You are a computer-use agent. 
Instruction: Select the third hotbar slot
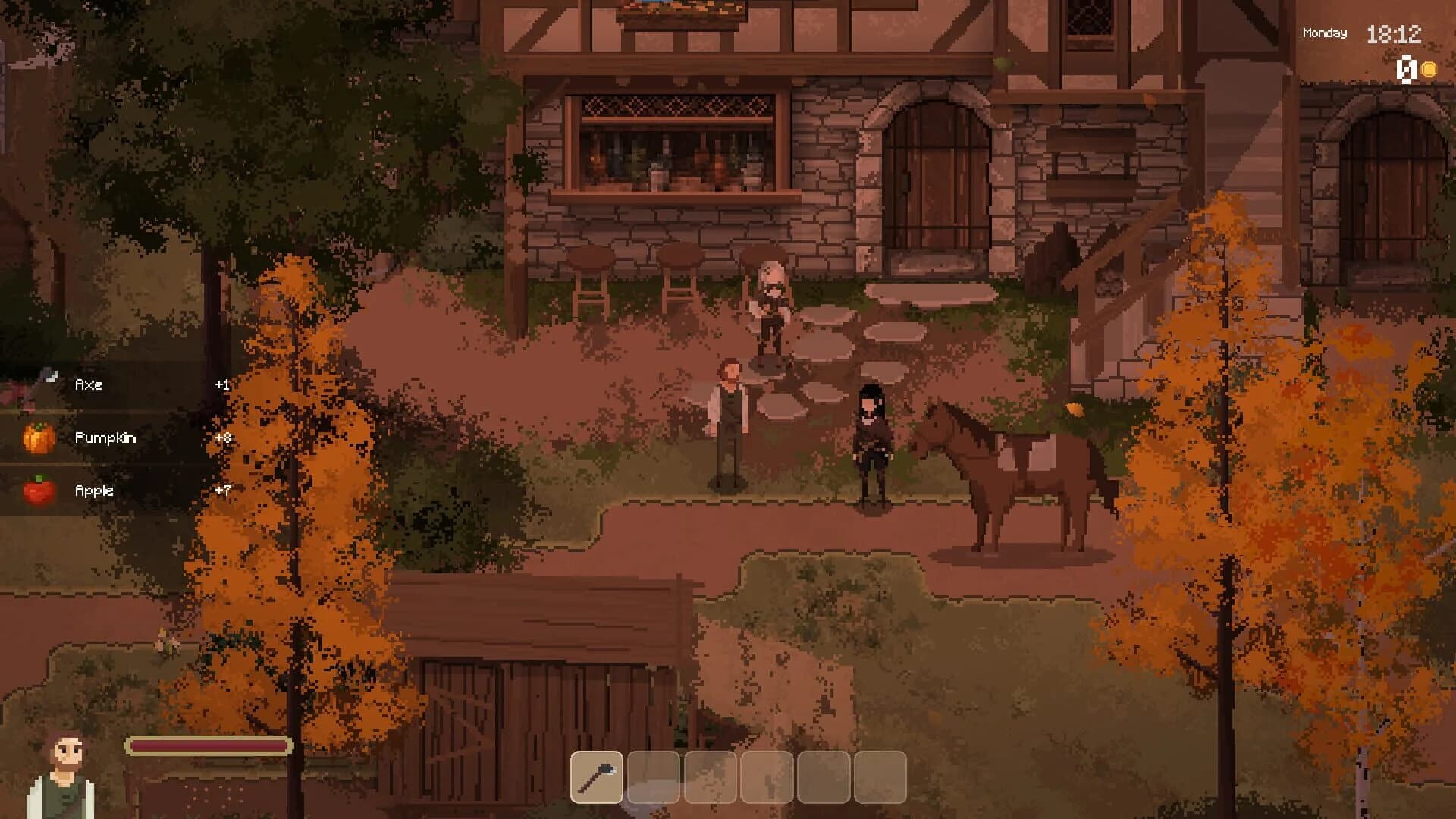710,775
